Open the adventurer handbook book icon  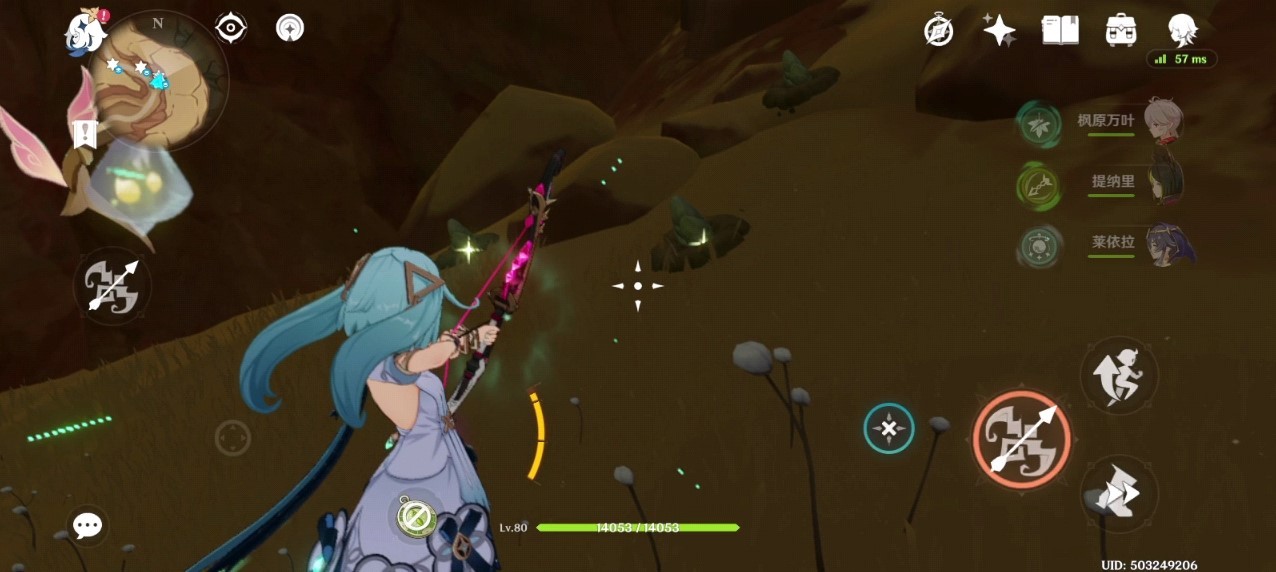[1060, 30]
